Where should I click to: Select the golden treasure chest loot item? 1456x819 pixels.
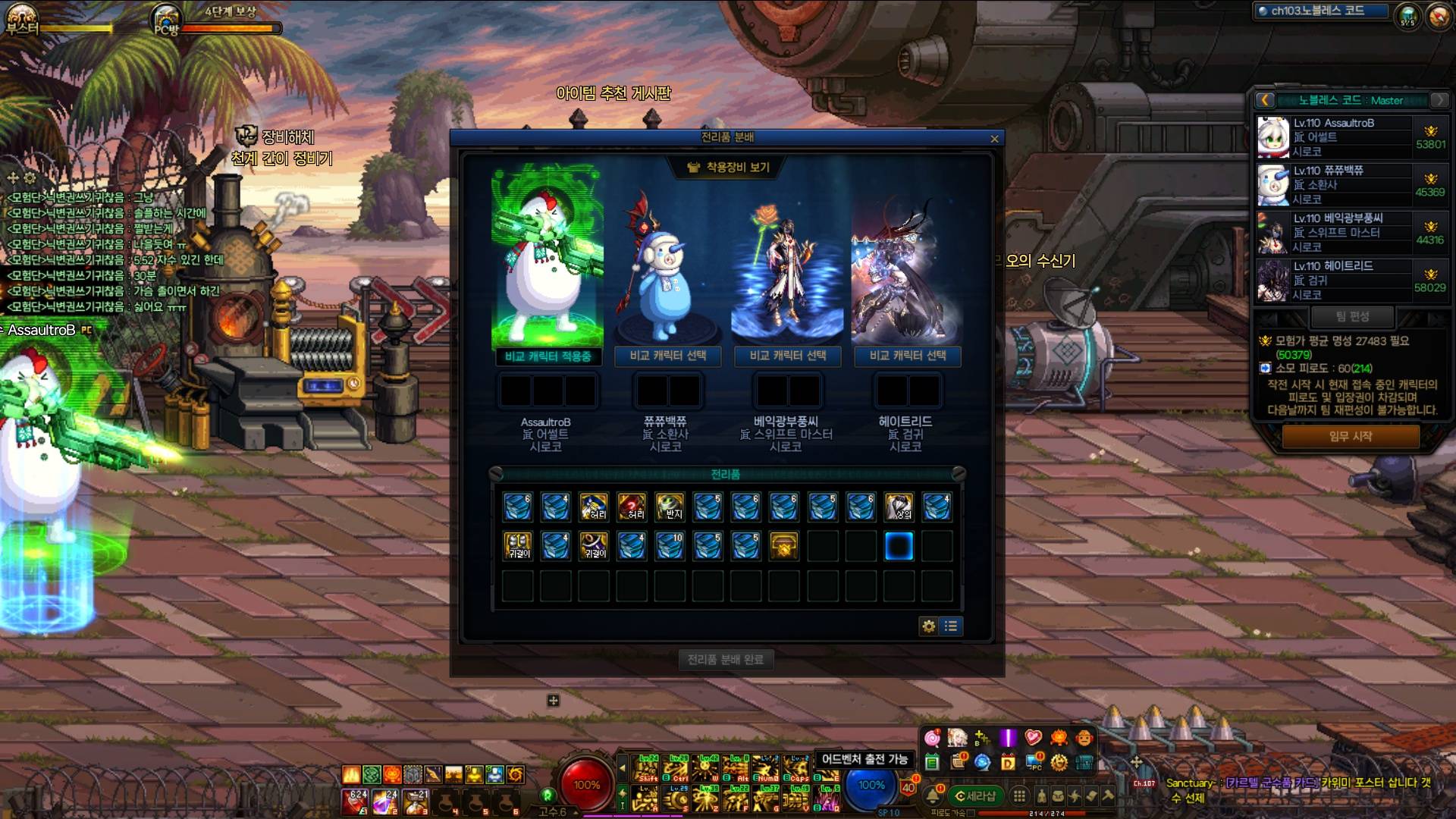[784, 546]
